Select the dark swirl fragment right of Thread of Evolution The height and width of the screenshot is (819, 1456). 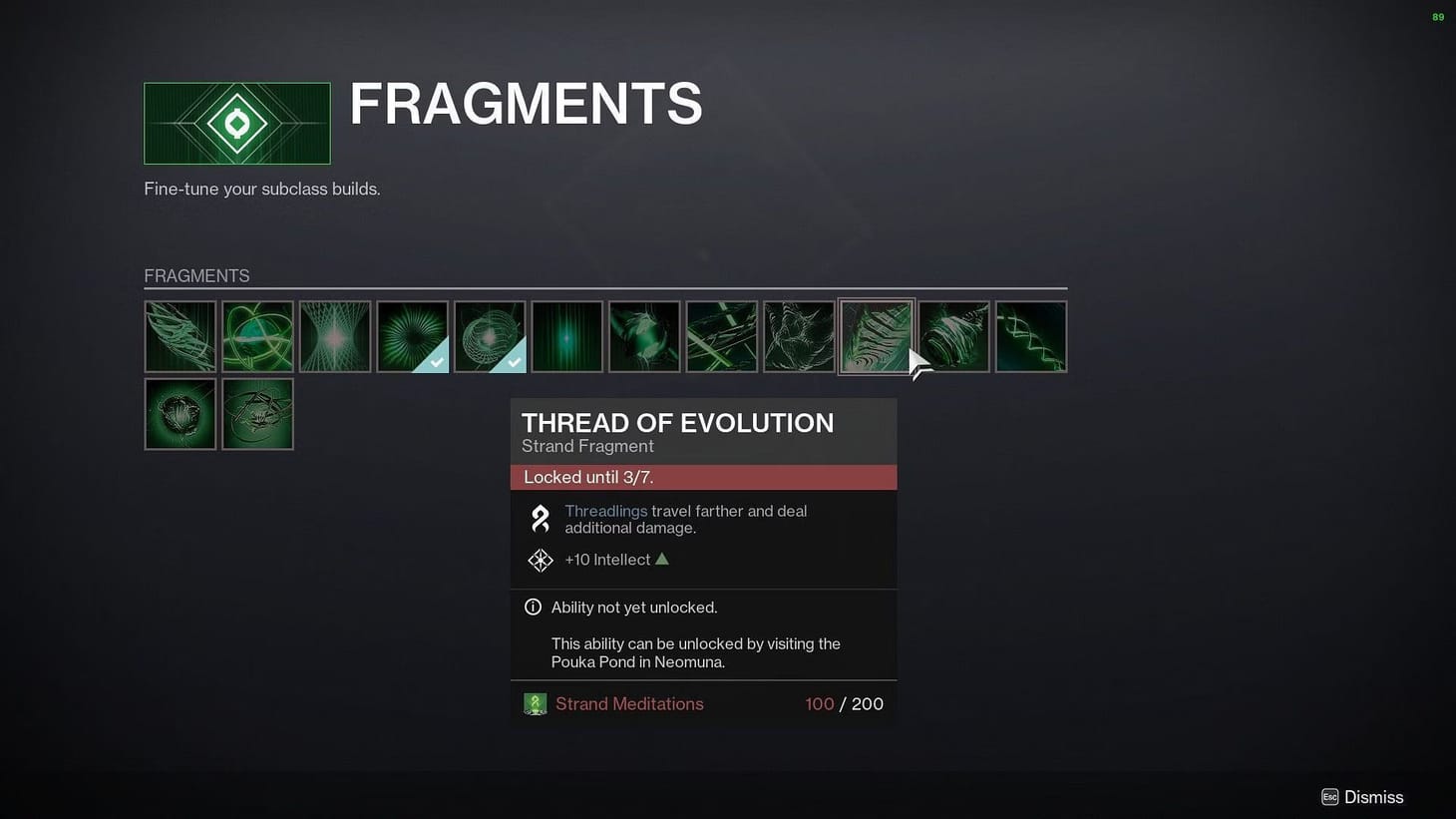952,335
